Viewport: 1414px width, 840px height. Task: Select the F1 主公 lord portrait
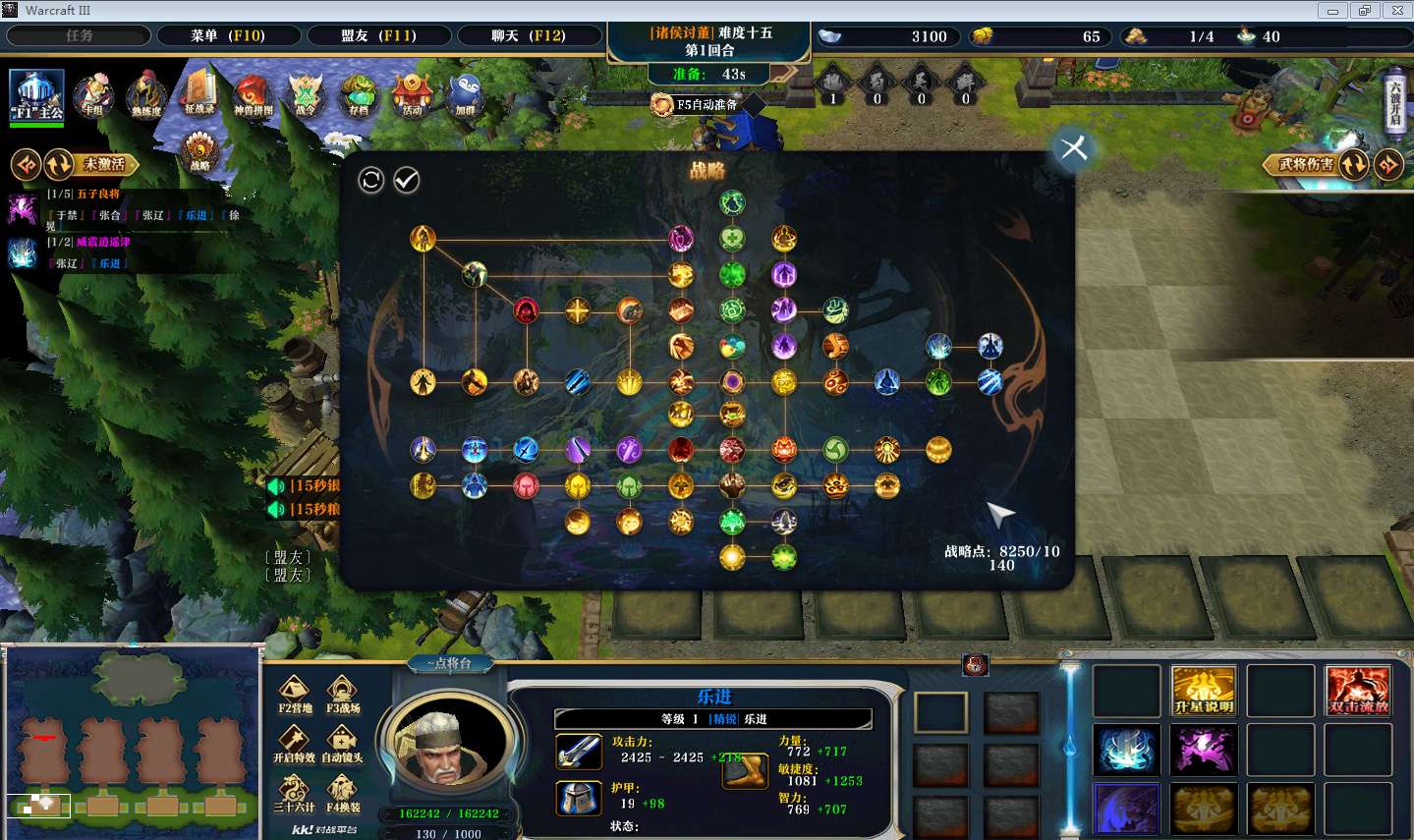pyautogui.click(x=37, y=95)
